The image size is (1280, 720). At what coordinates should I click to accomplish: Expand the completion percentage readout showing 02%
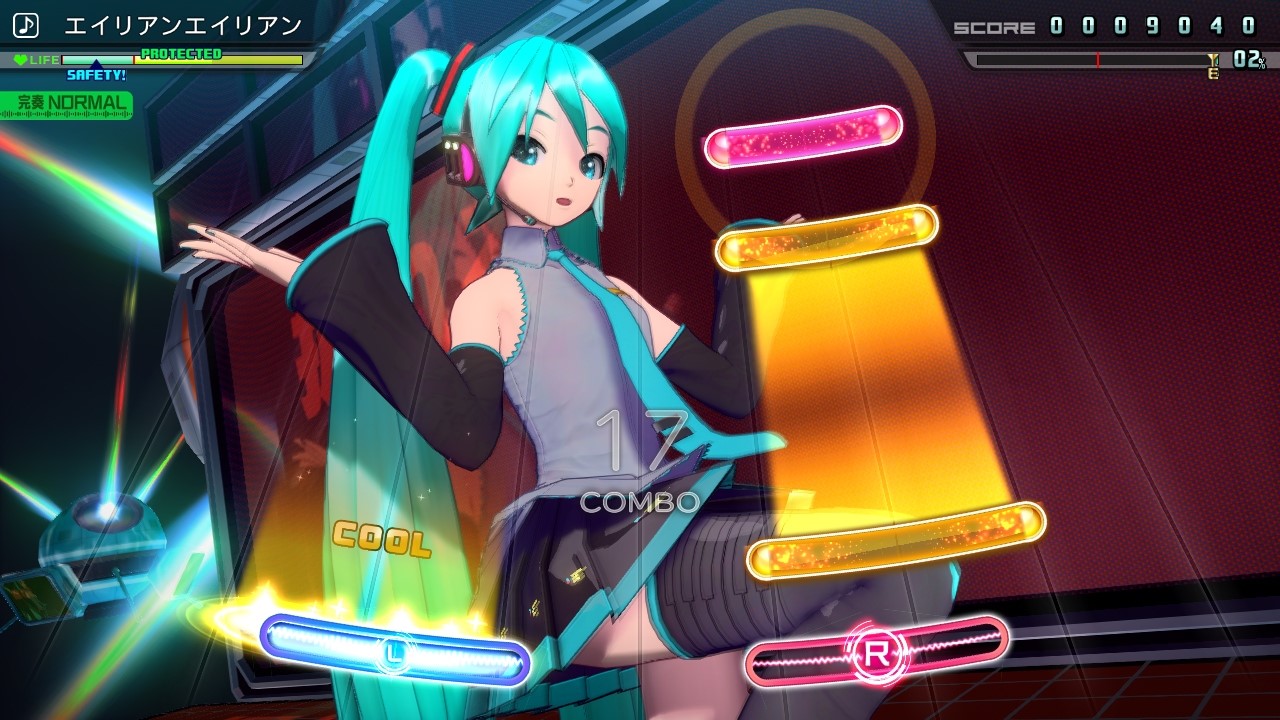(1248, 60)
